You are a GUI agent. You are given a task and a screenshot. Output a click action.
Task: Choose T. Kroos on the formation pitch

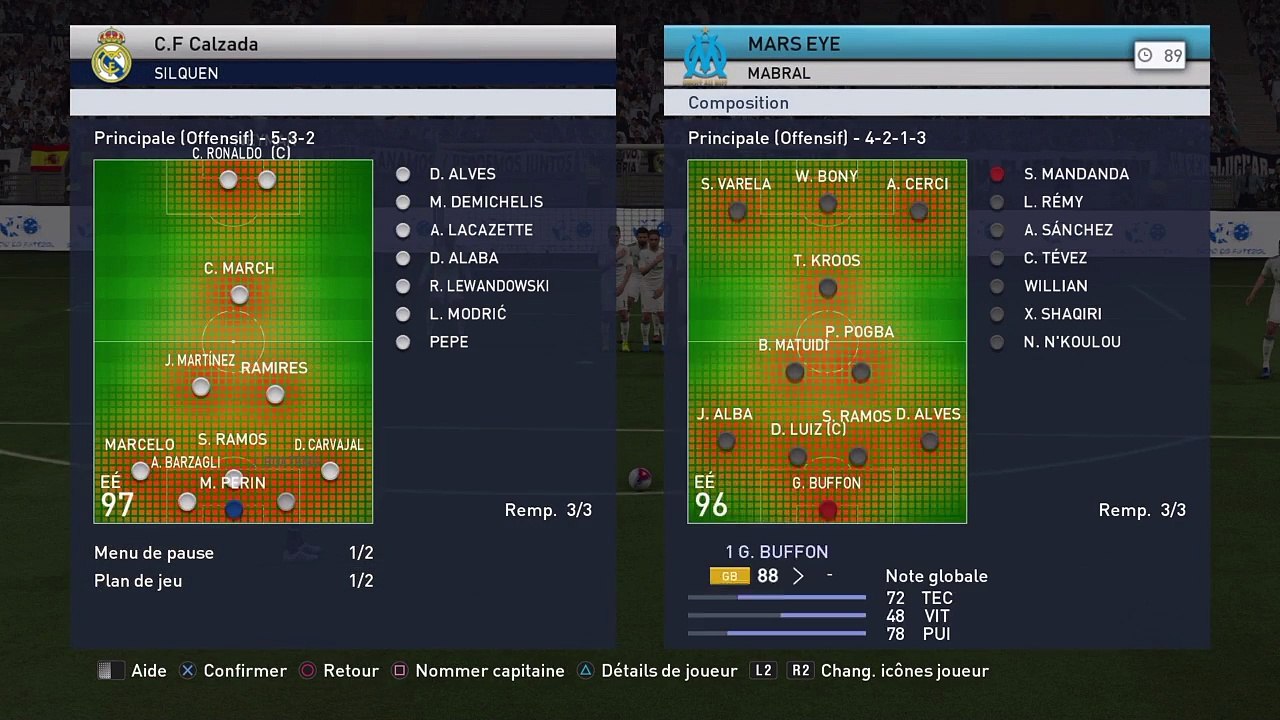tap(827, 288)
